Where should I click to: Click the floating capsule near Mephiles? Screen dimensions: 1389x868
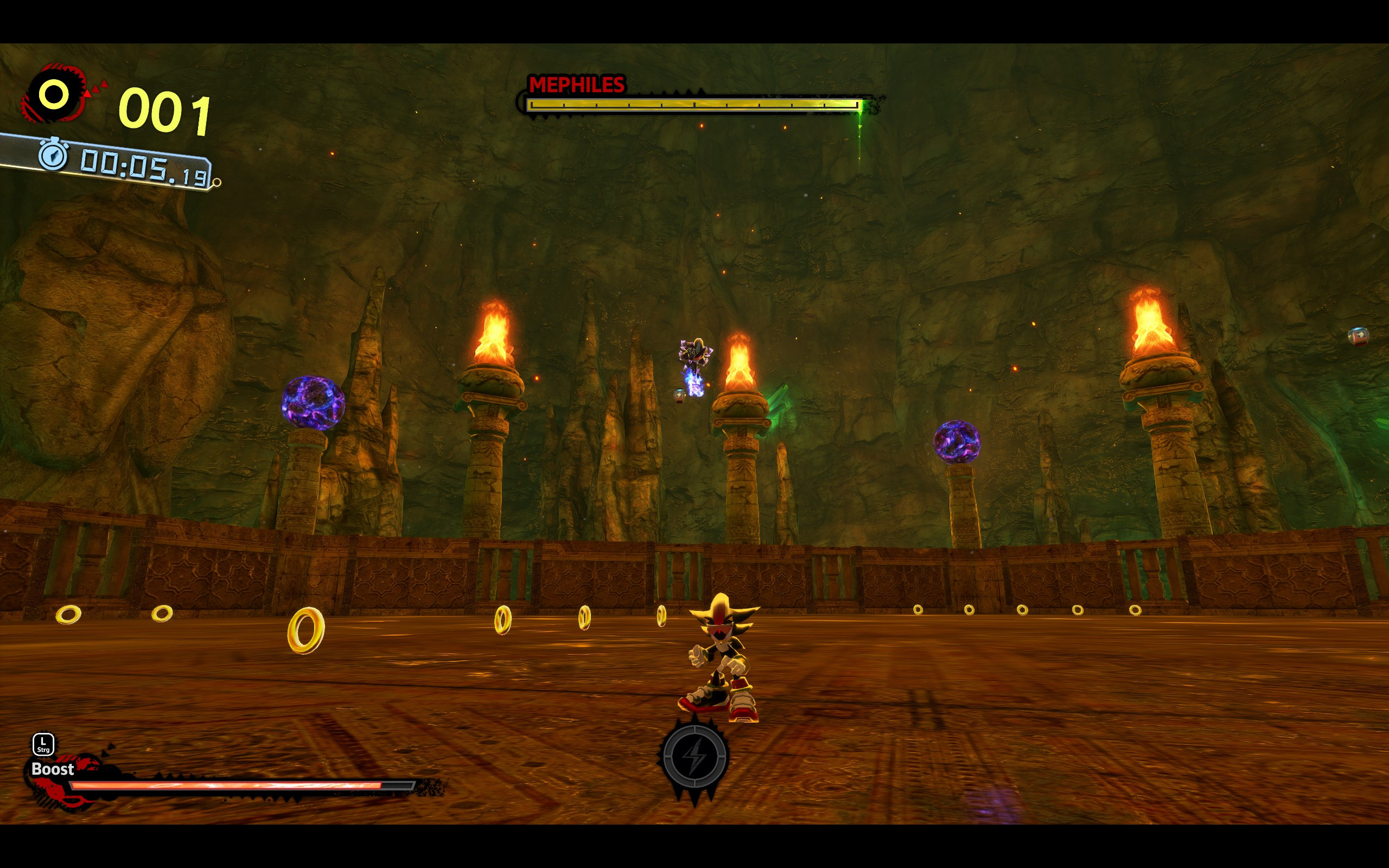[x=679, y=394]
